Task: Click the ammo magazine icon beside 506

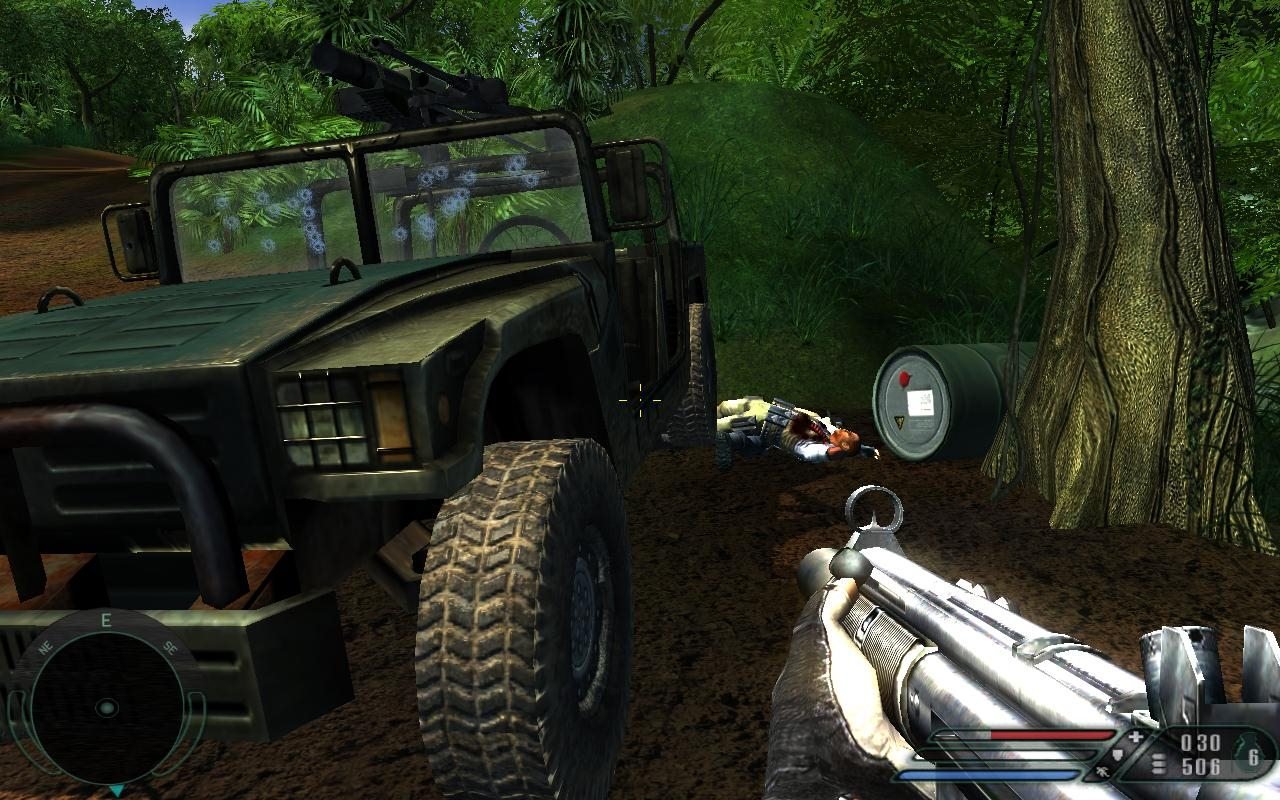Action: [x=1157, y=763]
